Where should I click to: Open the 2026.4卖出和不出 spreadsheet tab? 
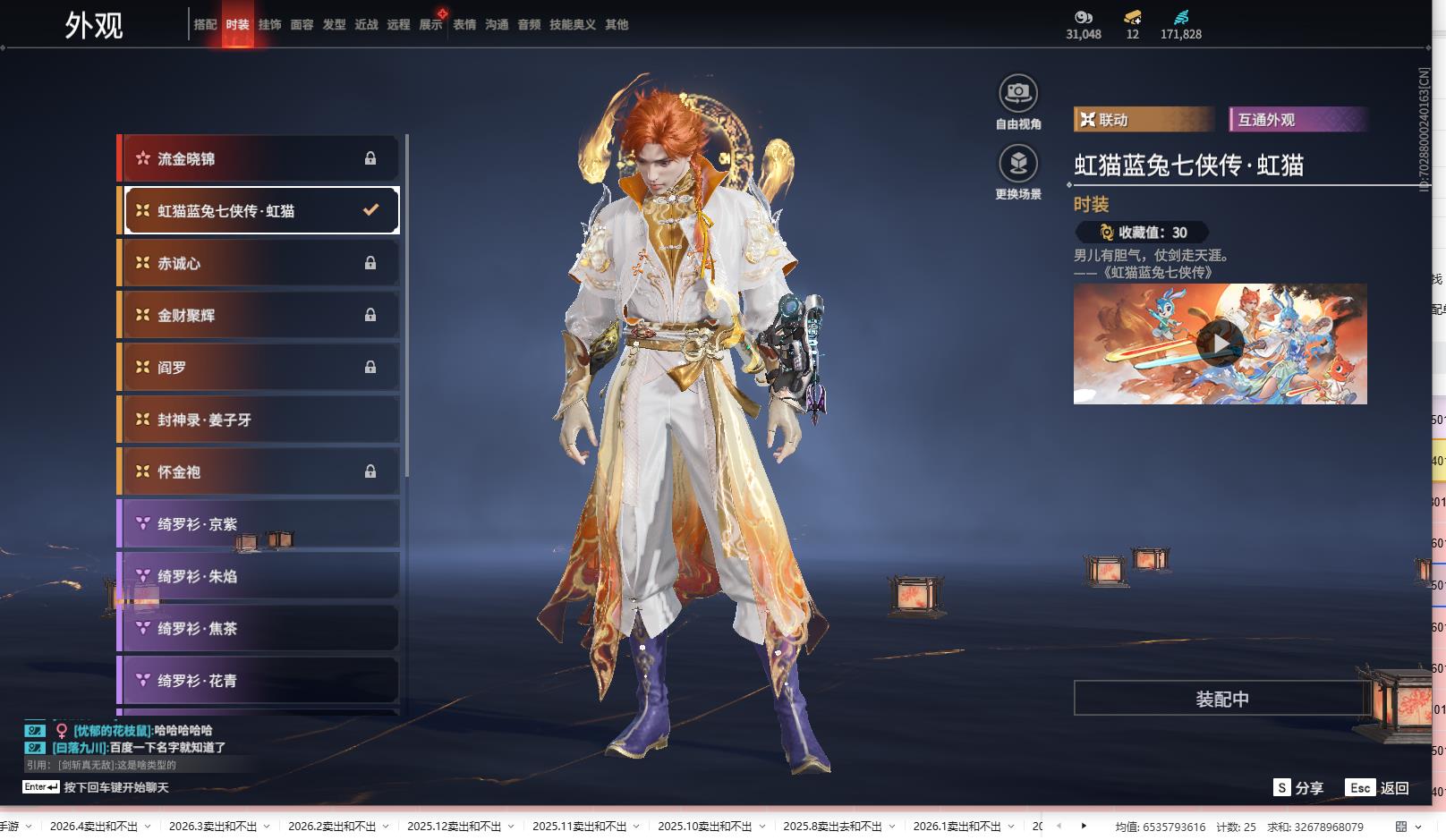tap(94, 827)
